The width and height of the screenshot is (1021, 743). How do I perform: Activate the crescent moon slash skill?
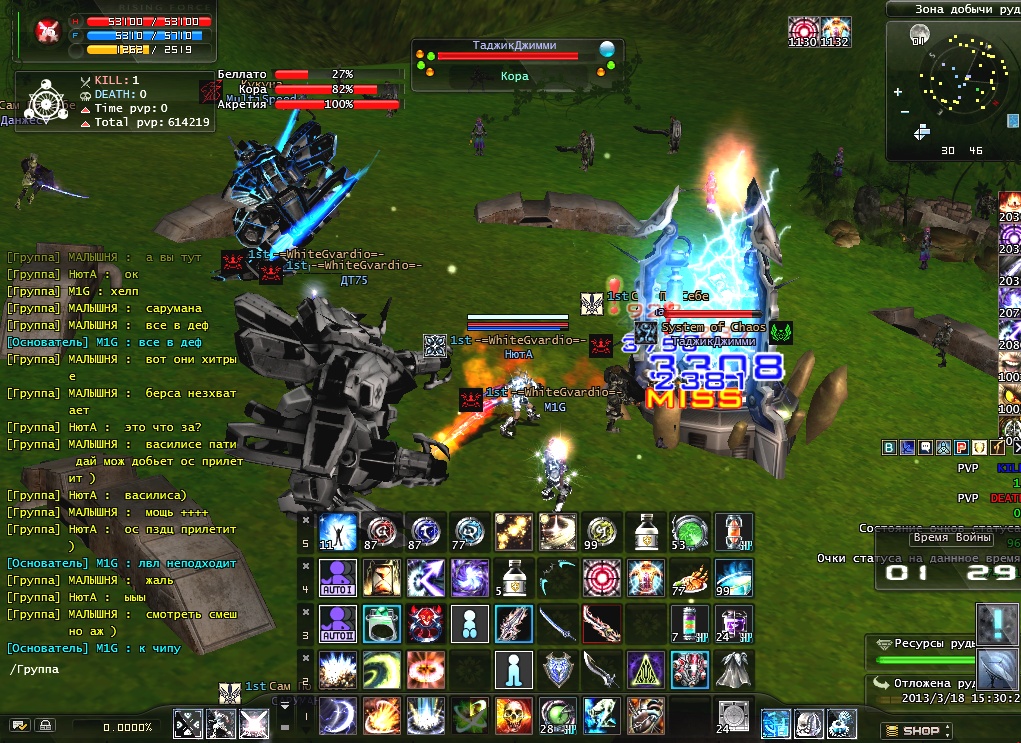[x=337, y=715]
